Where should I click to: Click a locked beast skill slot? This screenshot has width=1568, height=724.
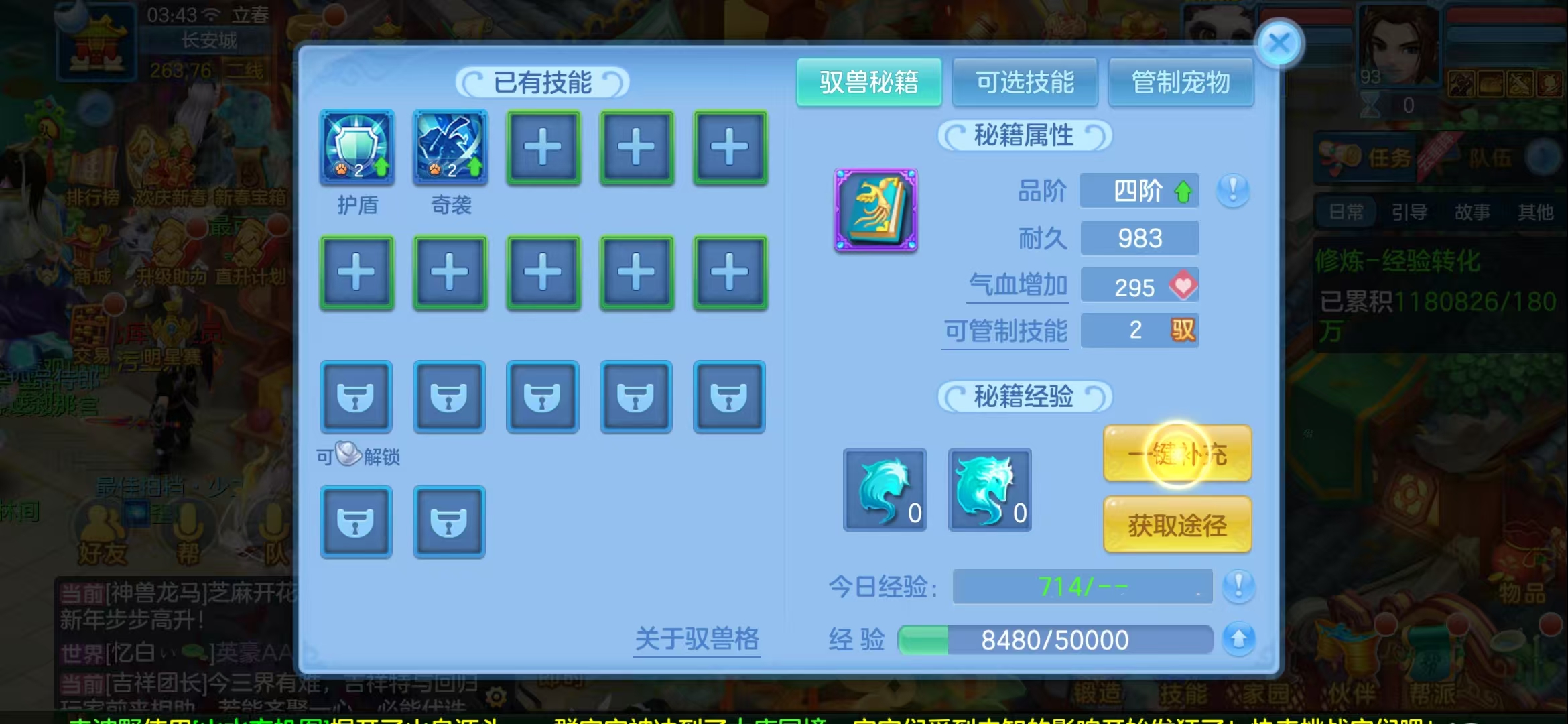pyautogui.click(x=356, y=396)
